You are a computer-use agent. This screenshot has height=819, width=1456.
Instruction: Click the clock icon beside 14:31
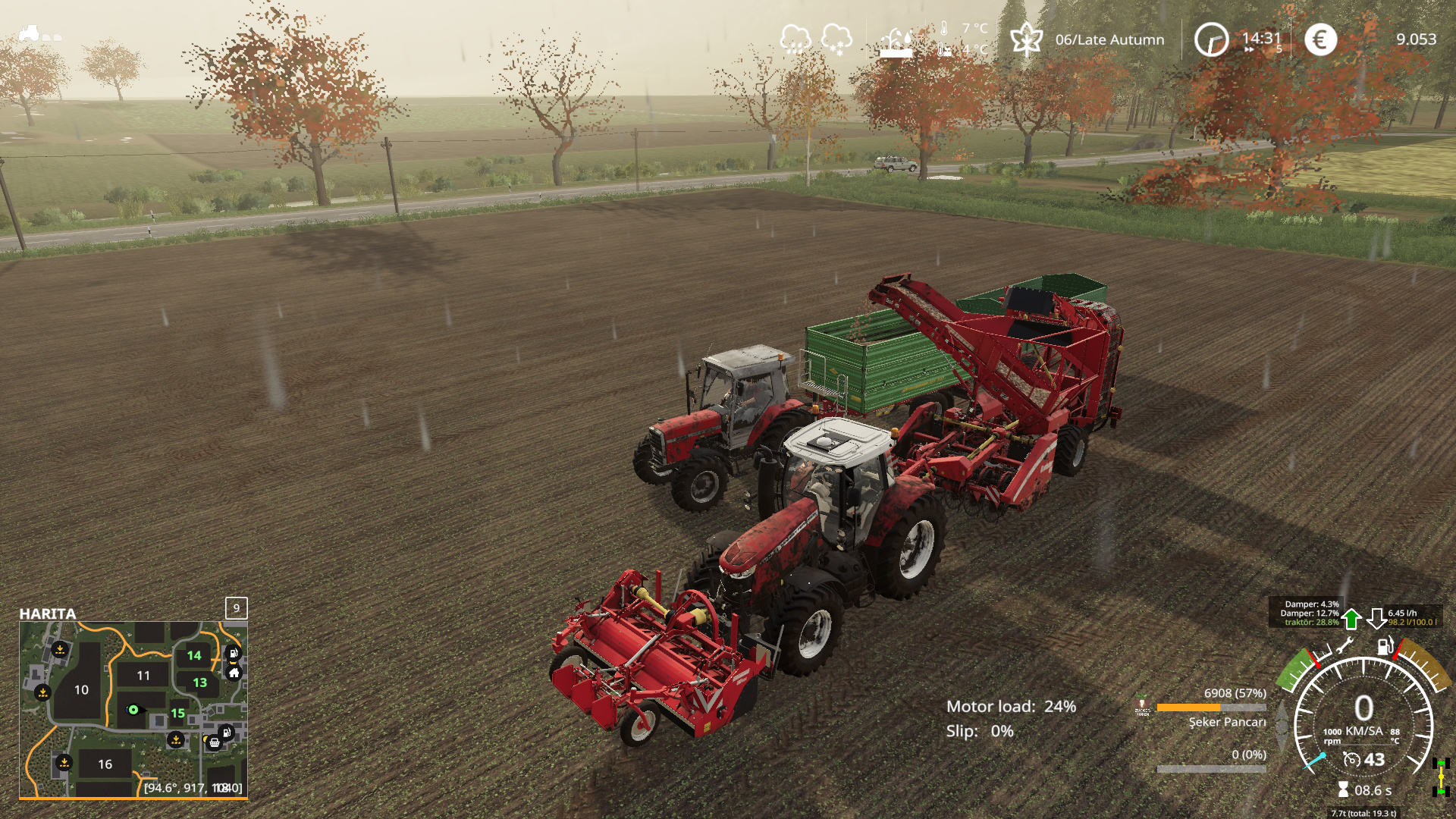(1211, 39)
